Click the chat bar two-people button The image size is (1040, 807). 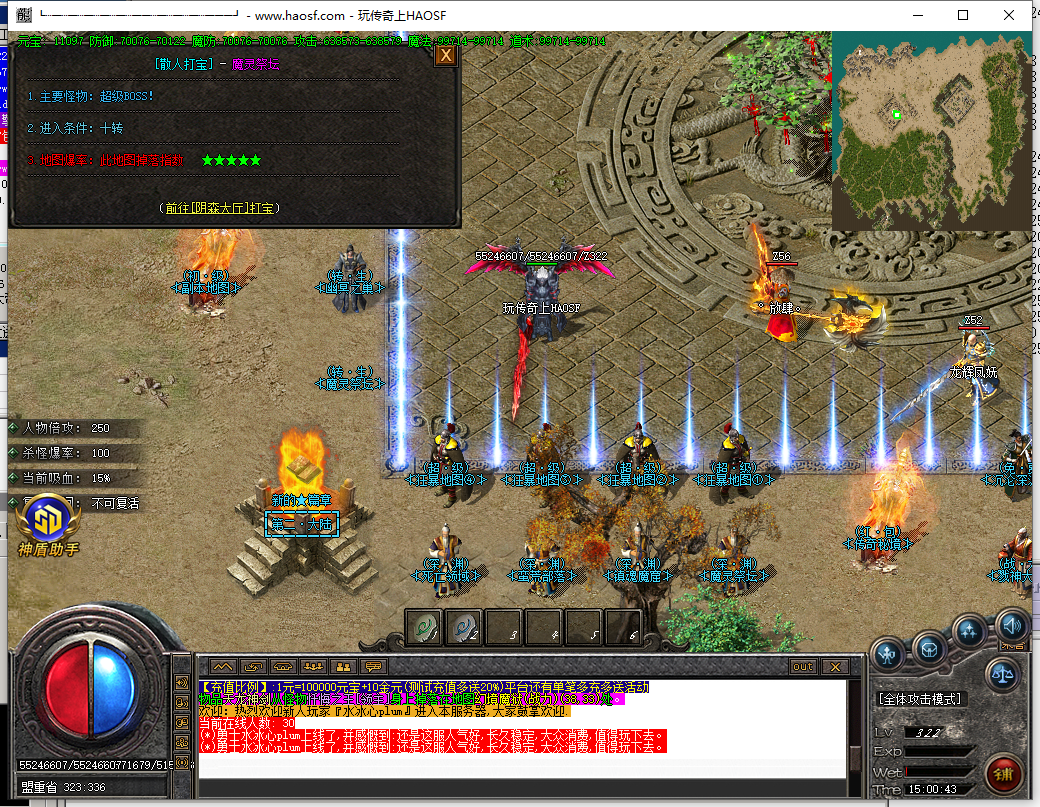tap(343, 666)
